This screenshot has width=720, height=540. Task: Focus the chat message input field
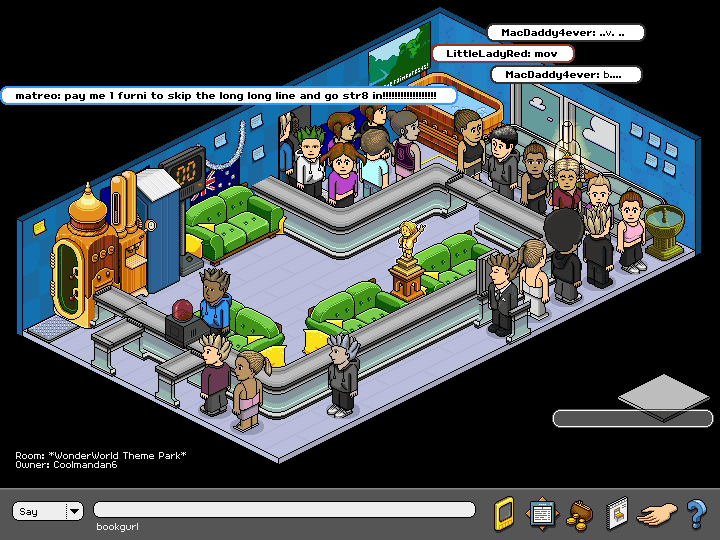tap(284, 510)
